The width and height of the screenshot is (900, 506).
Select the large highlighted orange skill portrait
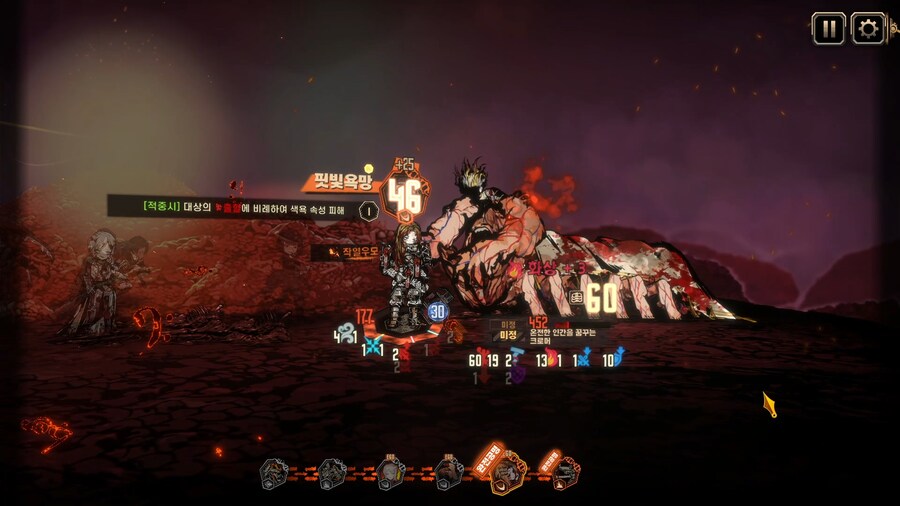point(508,471)
